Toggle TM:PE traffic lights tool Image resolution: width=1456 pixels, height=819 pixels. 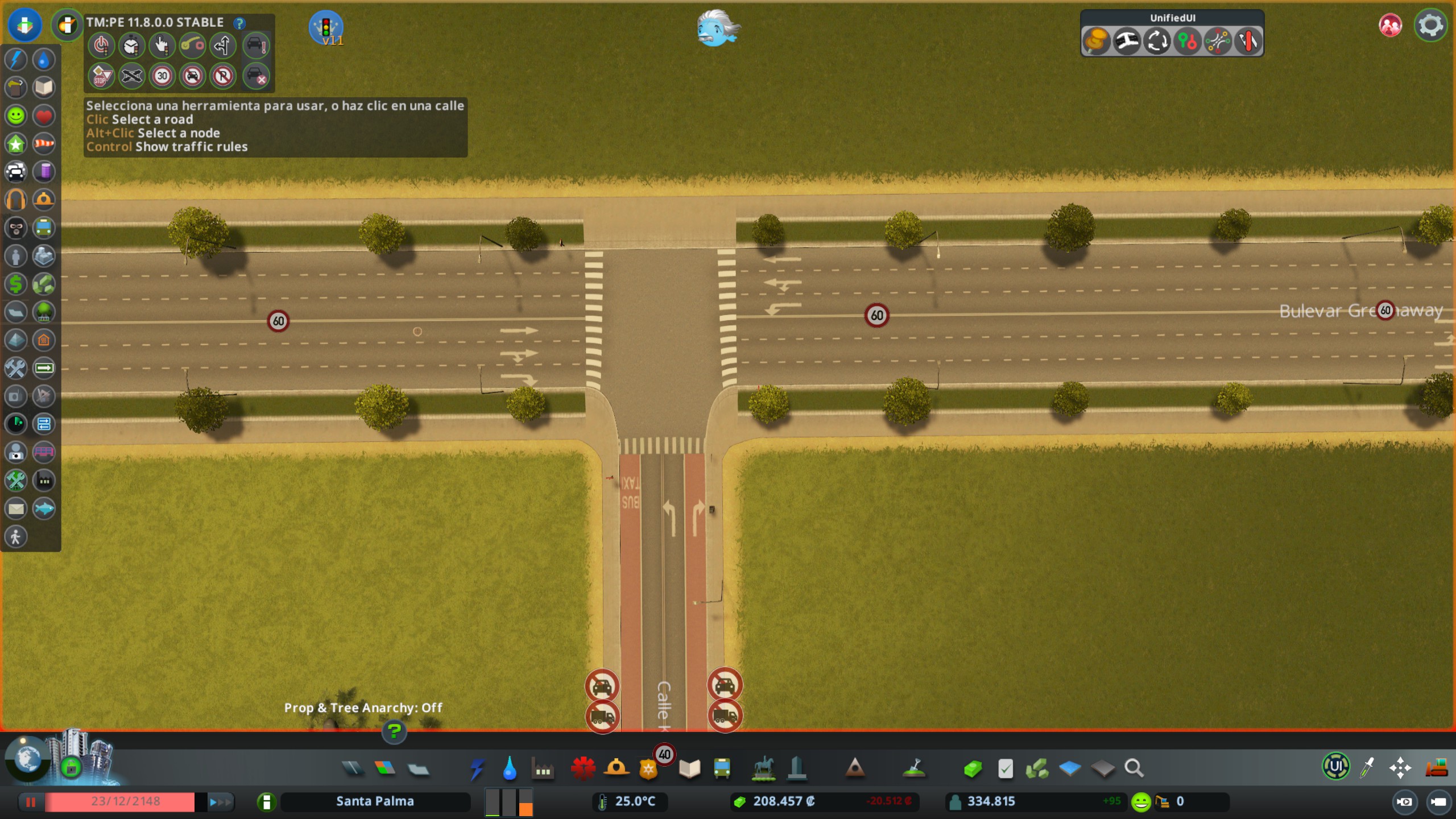pyautogui.click(x=101, y=45)
